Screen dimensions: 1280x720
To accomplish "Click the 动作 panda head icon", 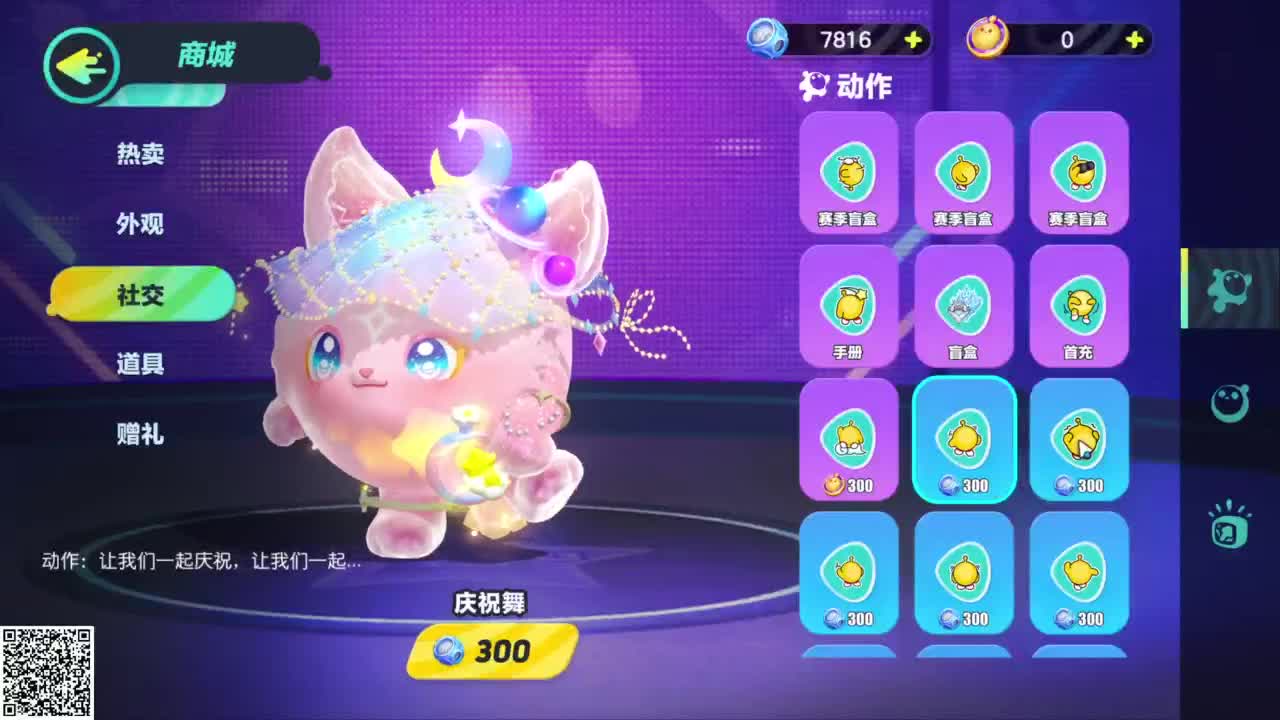I will tap(815, 86).
